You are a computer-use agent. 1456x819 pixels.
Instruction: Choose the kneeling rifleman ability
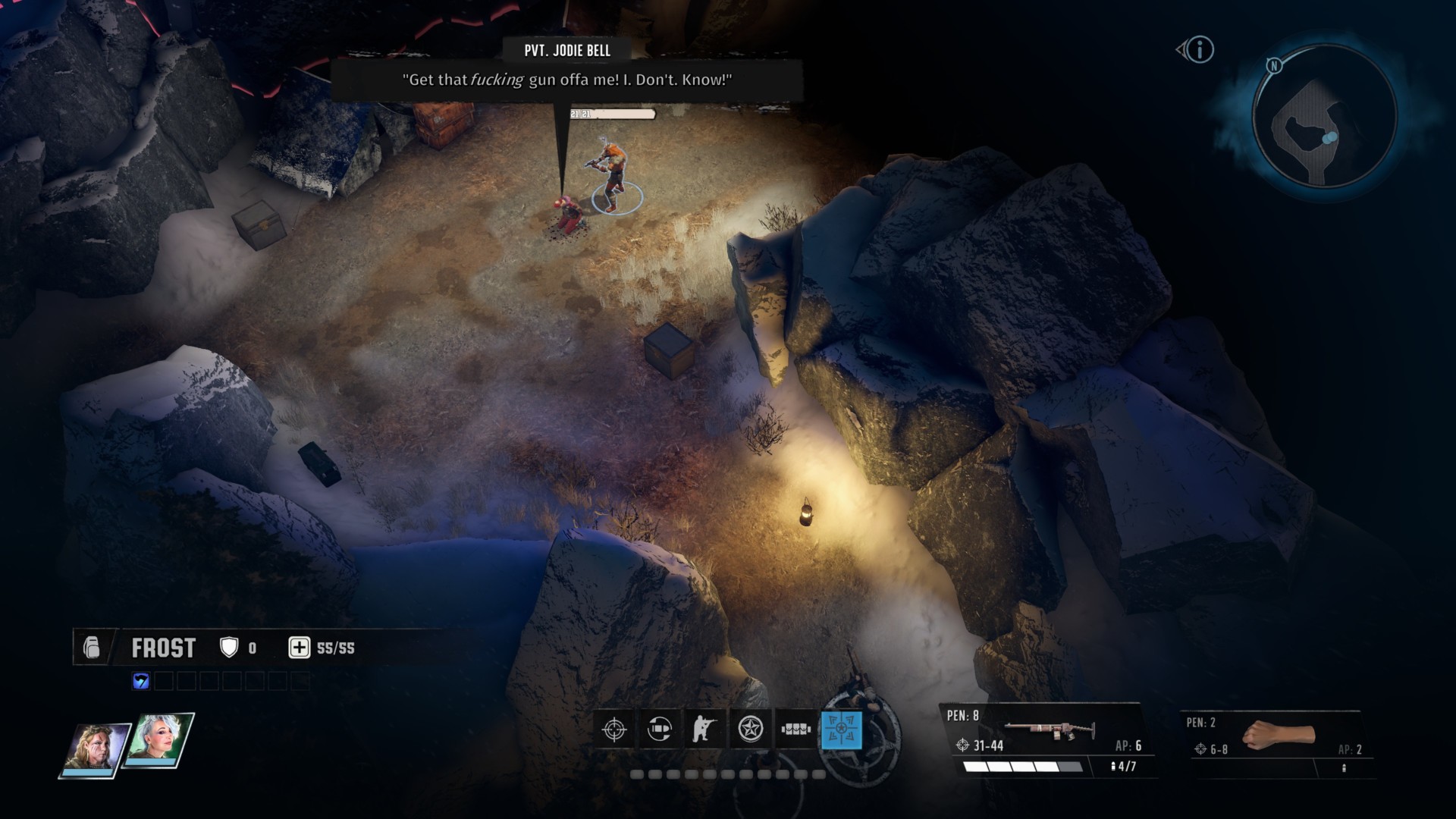[x=704, y=730]
